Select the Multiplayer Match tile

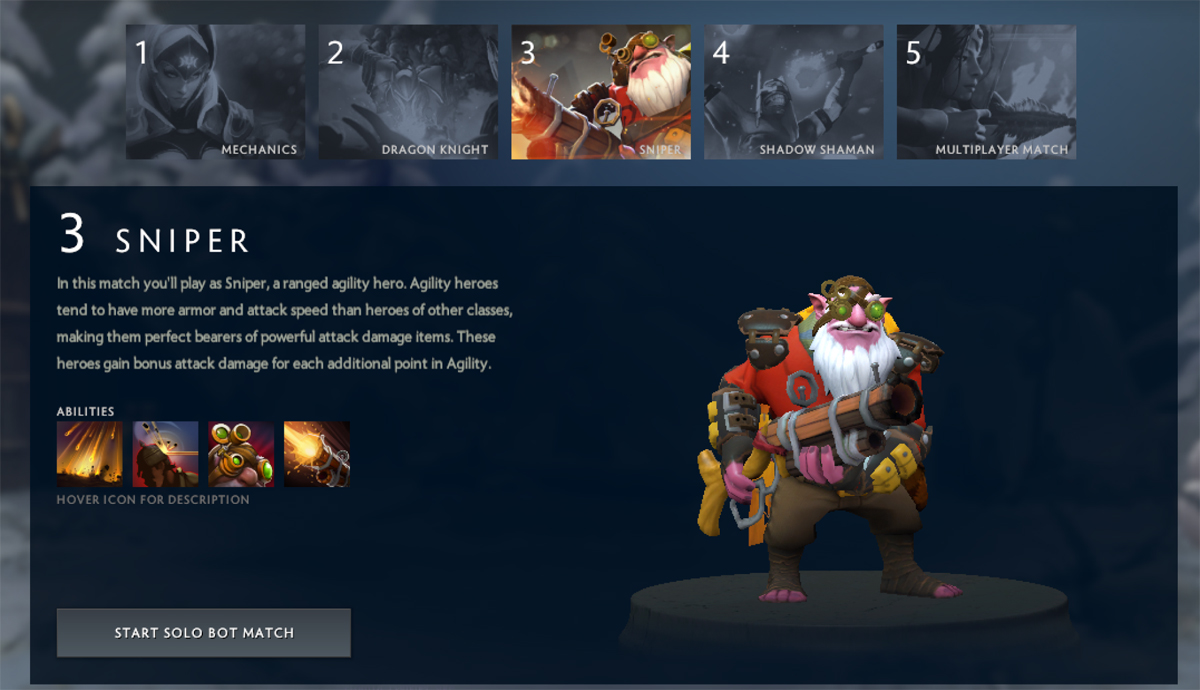[x=986, y=92]
